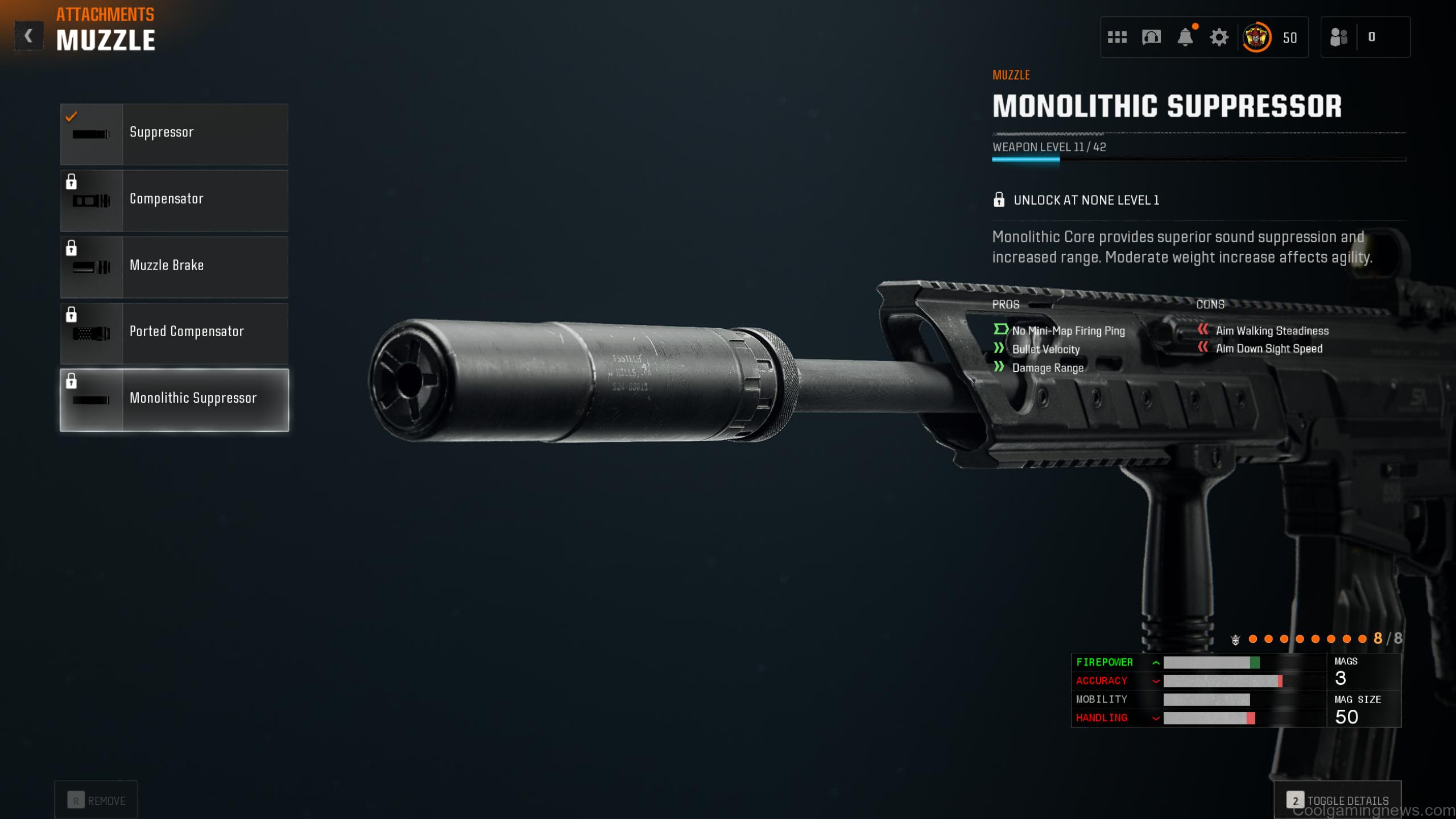The image size is (1456, 819).
Task: Click the unlock padlock near Unlock At None
Action: pyautogui.click(x=1000, y=200)
